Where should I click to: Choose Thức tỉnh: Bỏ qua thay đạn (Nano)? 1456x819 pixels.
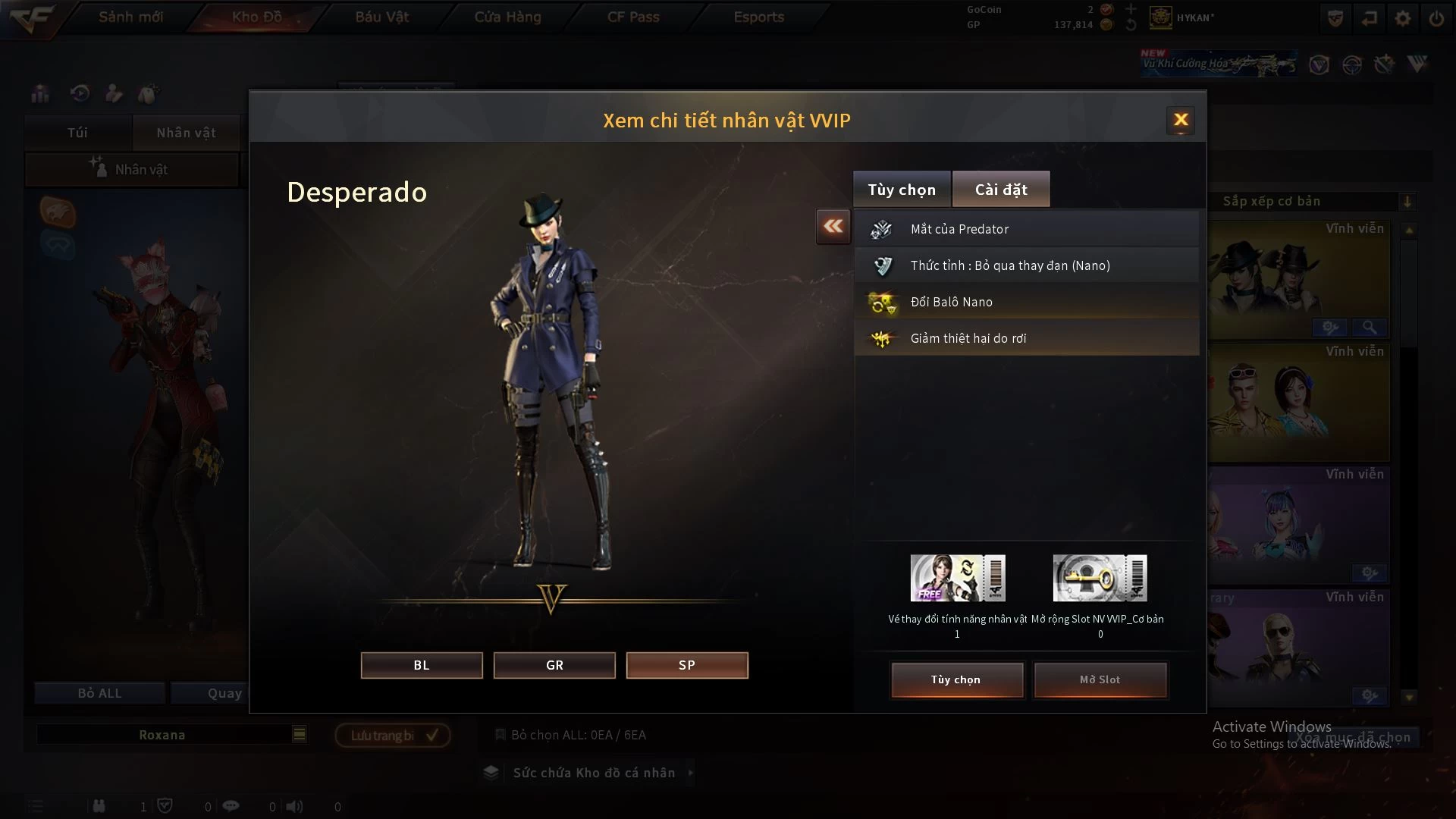(1027, 265)
